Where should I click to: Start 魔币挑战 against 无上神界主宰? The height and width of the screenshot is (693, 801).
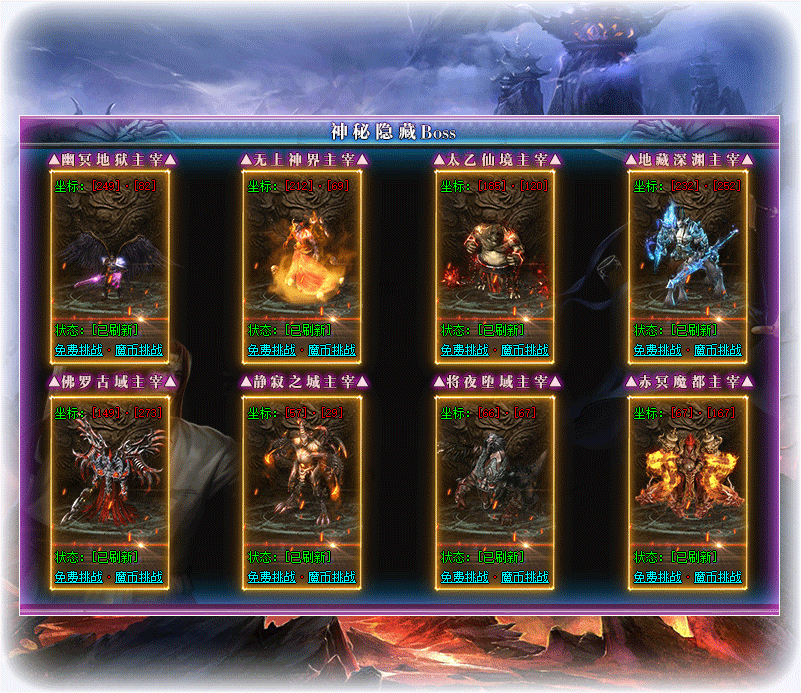[x=331, y=350]
